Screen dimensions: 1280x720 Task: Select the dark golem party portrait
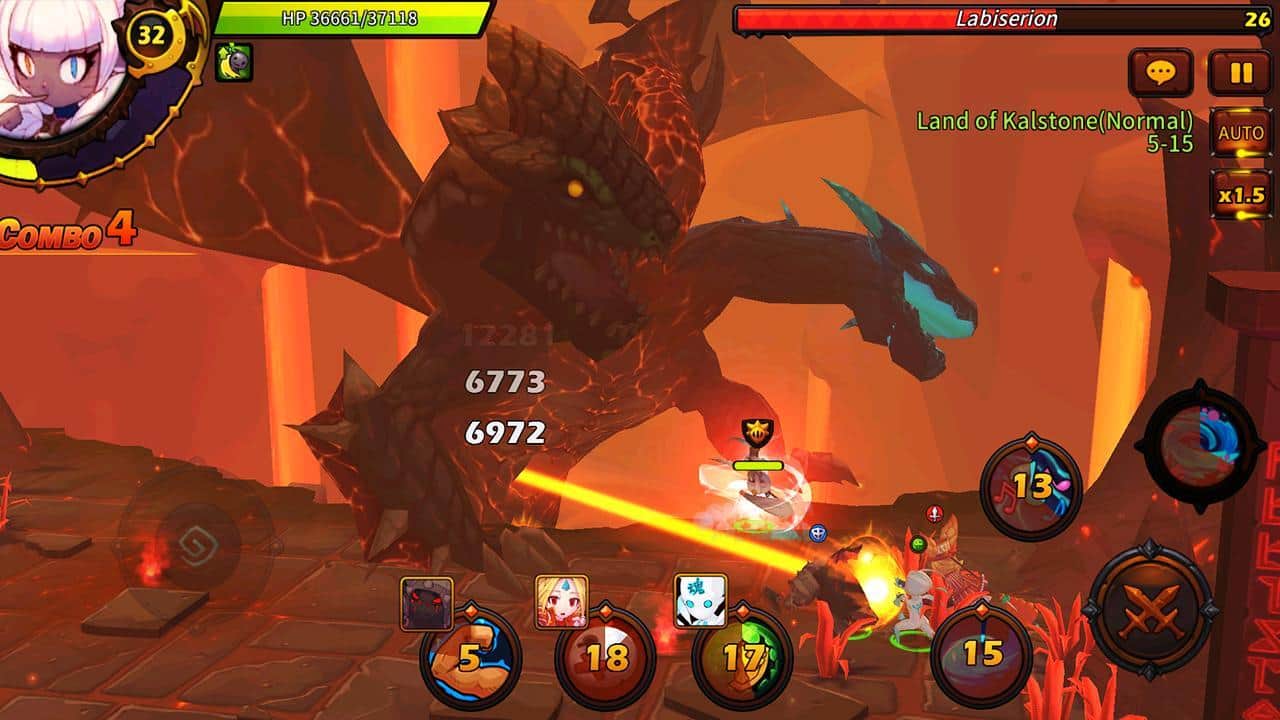(x=427, y=603)
